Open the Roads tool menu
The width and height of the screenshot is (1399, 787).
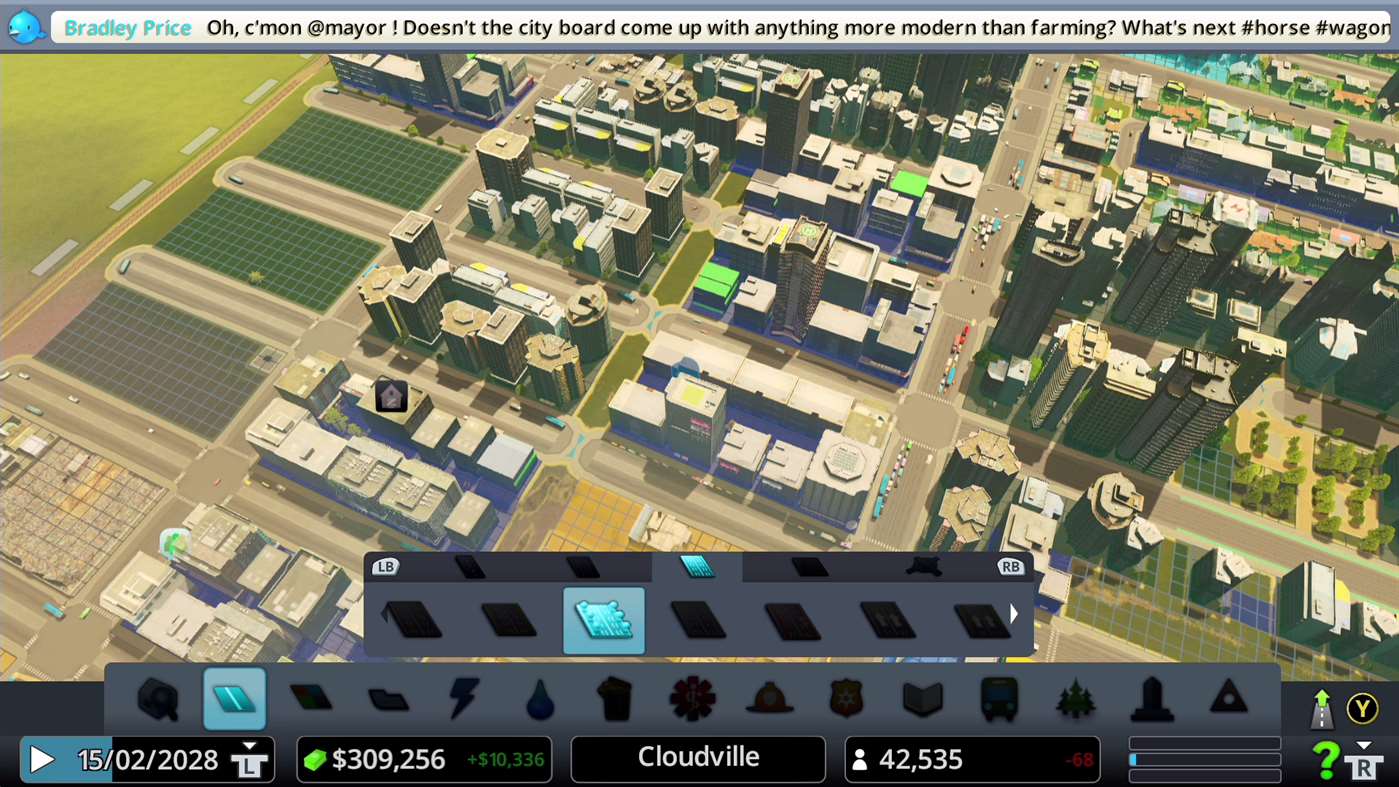(x=158, y=700)
